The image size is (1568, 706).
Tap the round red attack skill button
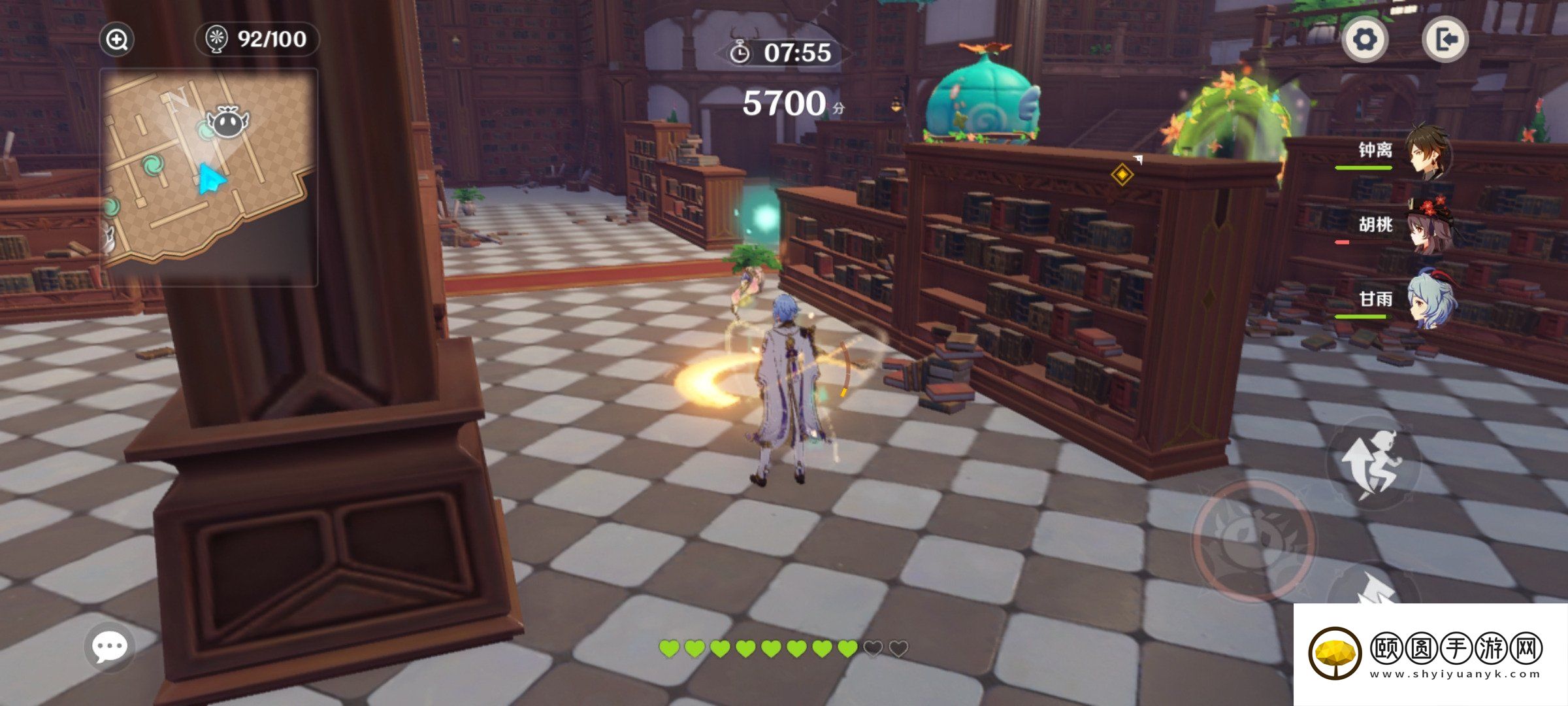pyautogui.click(x=1254, y=540)
